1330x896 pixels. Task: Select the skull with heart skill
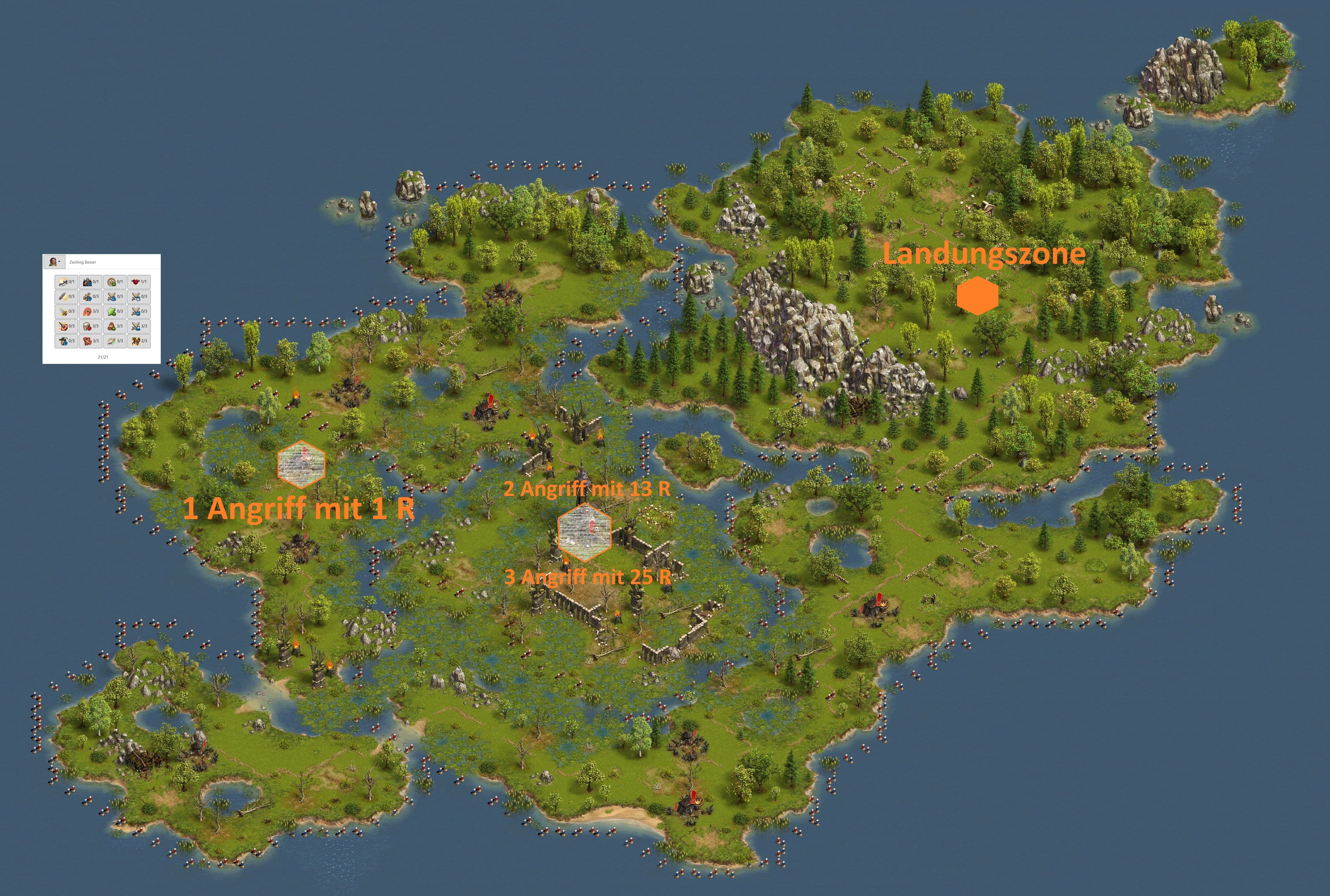tap(91, 326)
